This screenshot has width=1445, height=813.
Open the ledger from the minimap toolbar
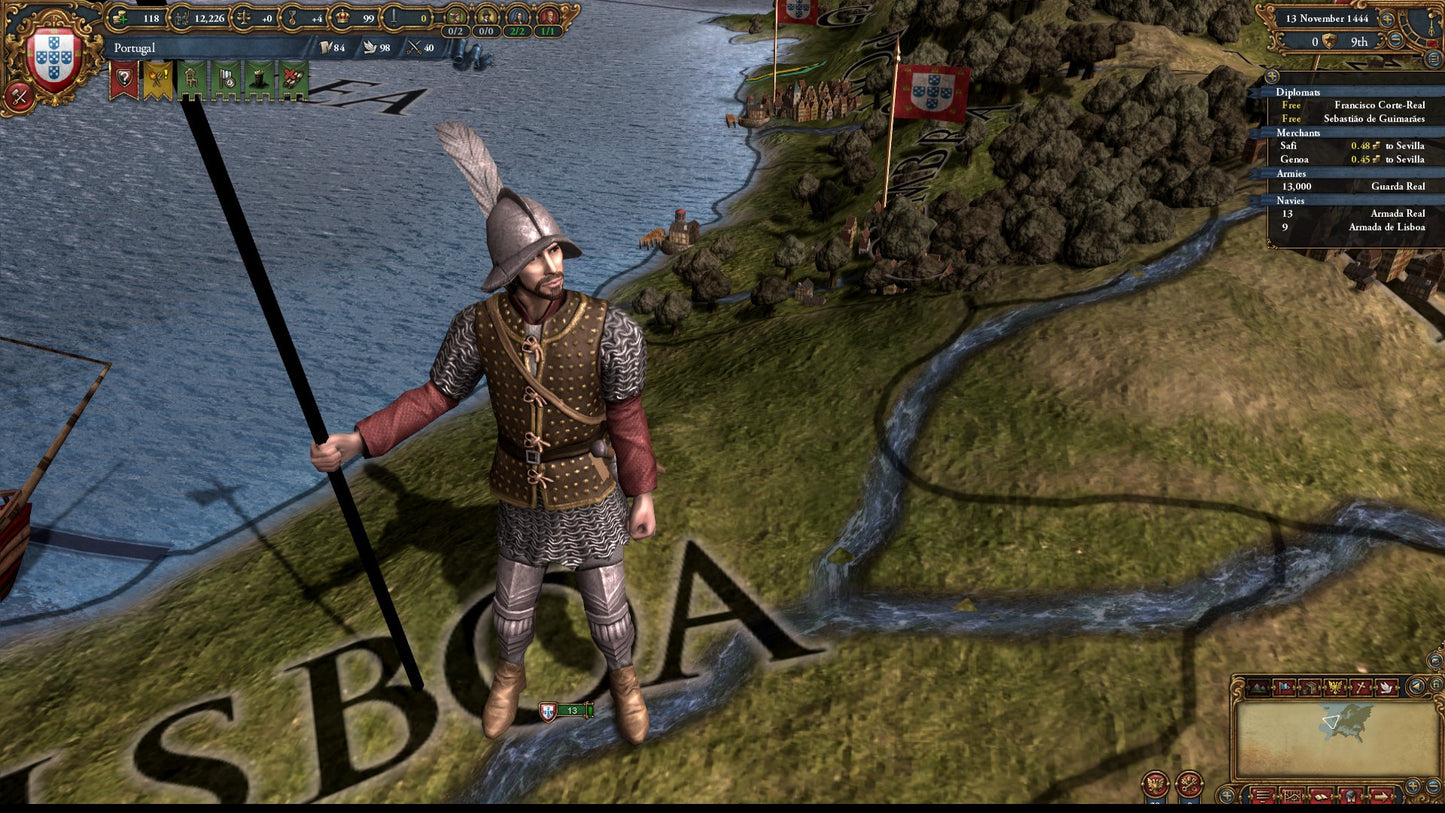pyautogui.click(x=1321, y=797)
